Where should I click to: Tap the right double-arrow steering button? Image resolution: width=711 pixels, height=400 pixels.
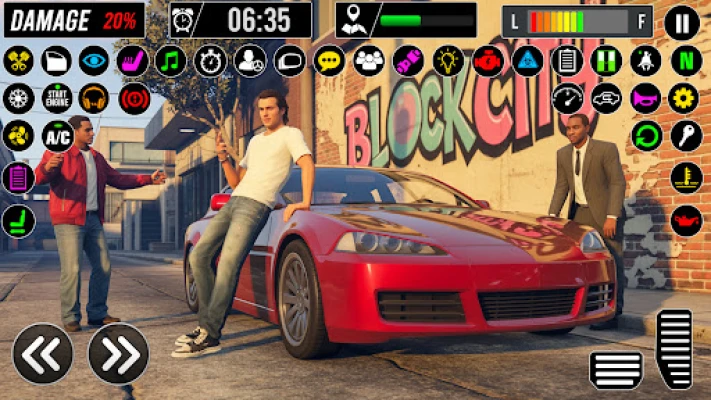click(x=118, y=353)
